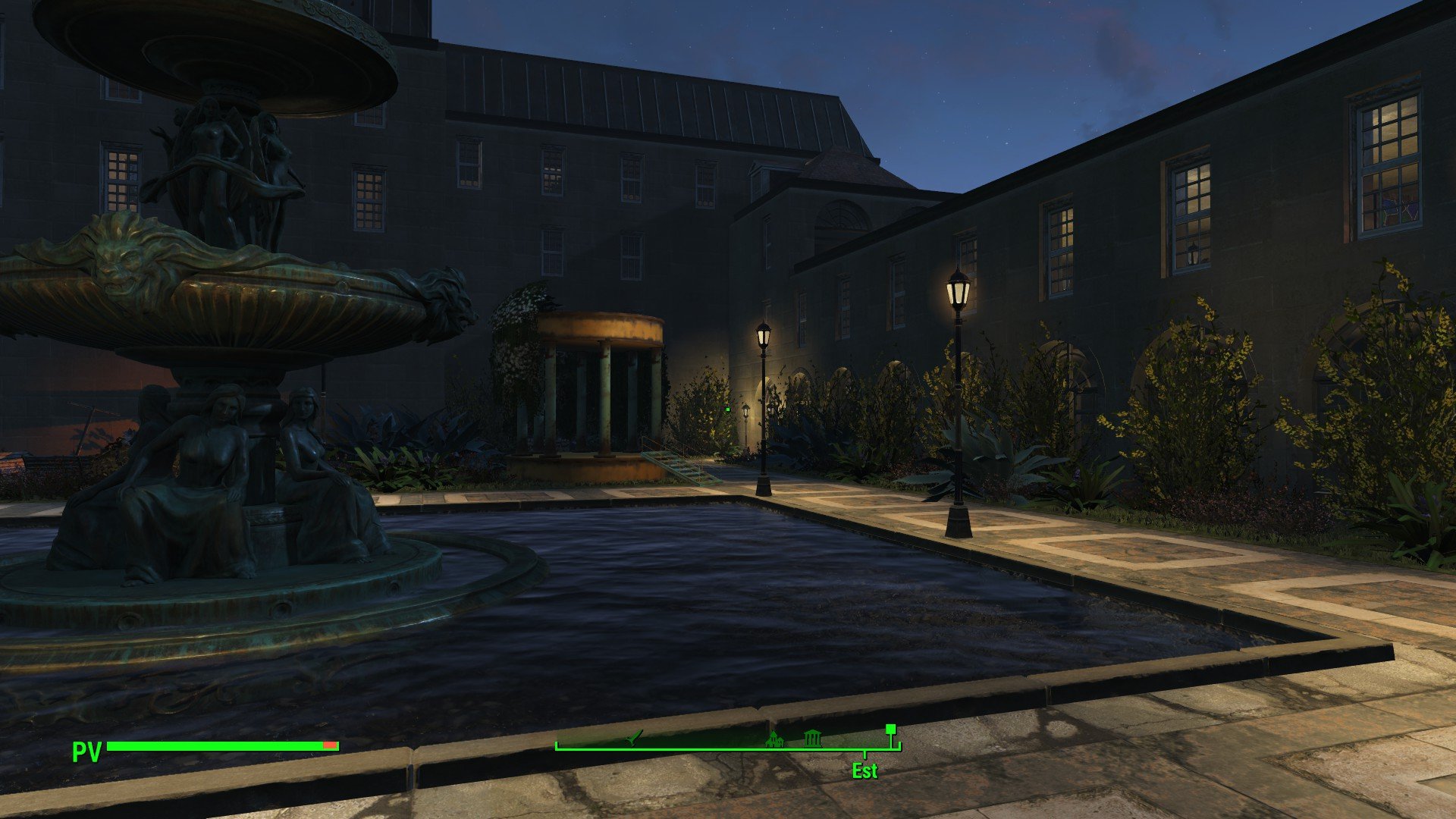Select the slanted nail-shaped marker on the compass

pyautogui.click(x=634, y=737)
